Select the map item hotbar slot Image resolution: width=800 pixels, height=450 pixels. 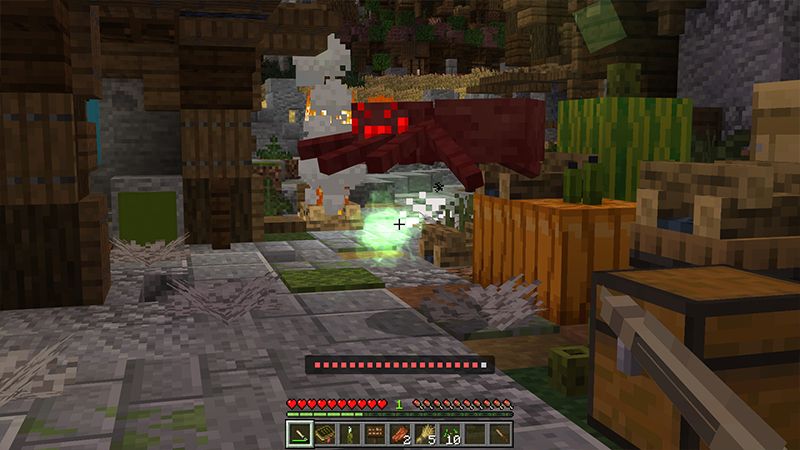click(x=324, y=433)
